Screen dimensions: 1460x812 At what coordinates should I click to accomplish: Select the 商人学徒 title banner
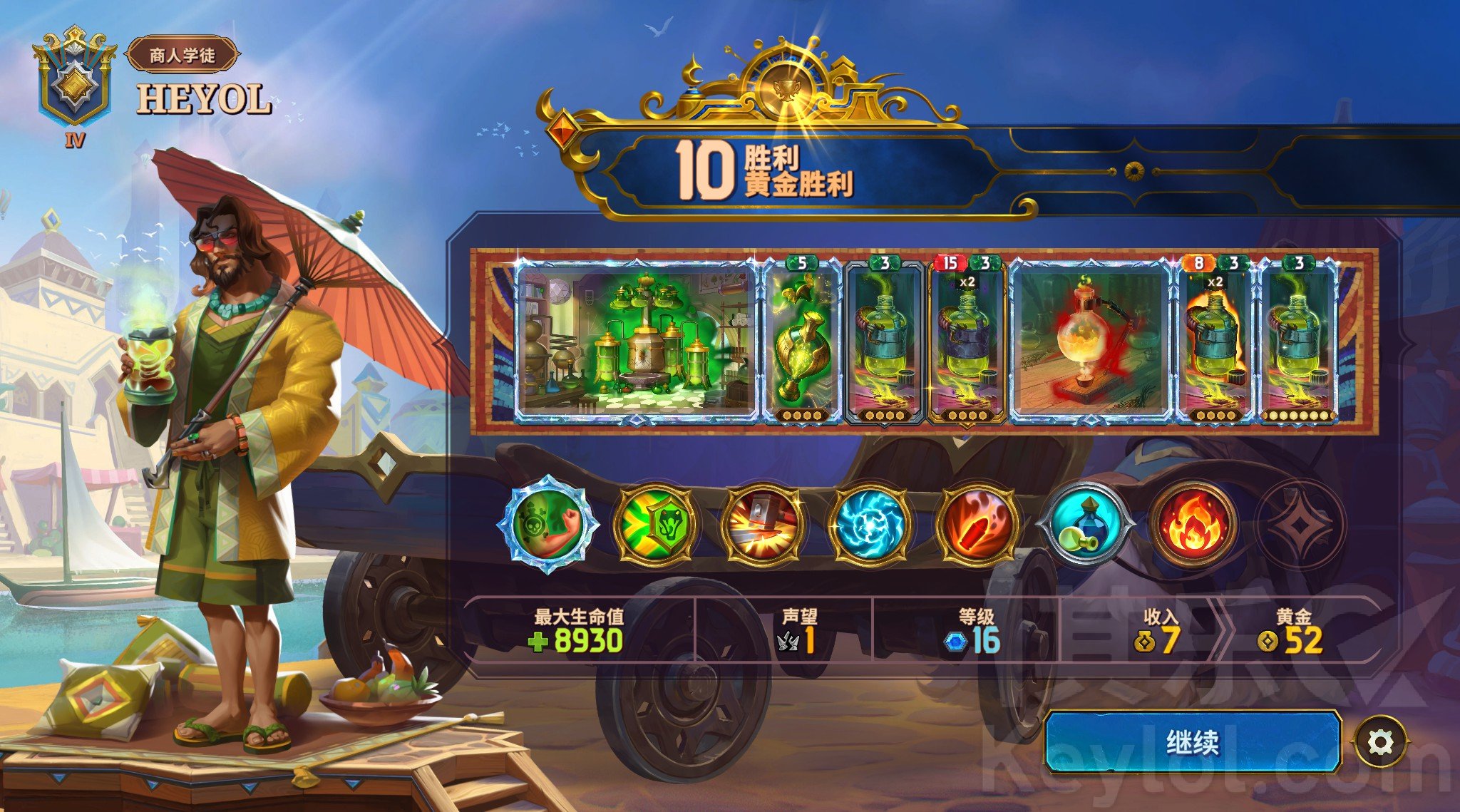pyautogui.click(x=182, y=55)
